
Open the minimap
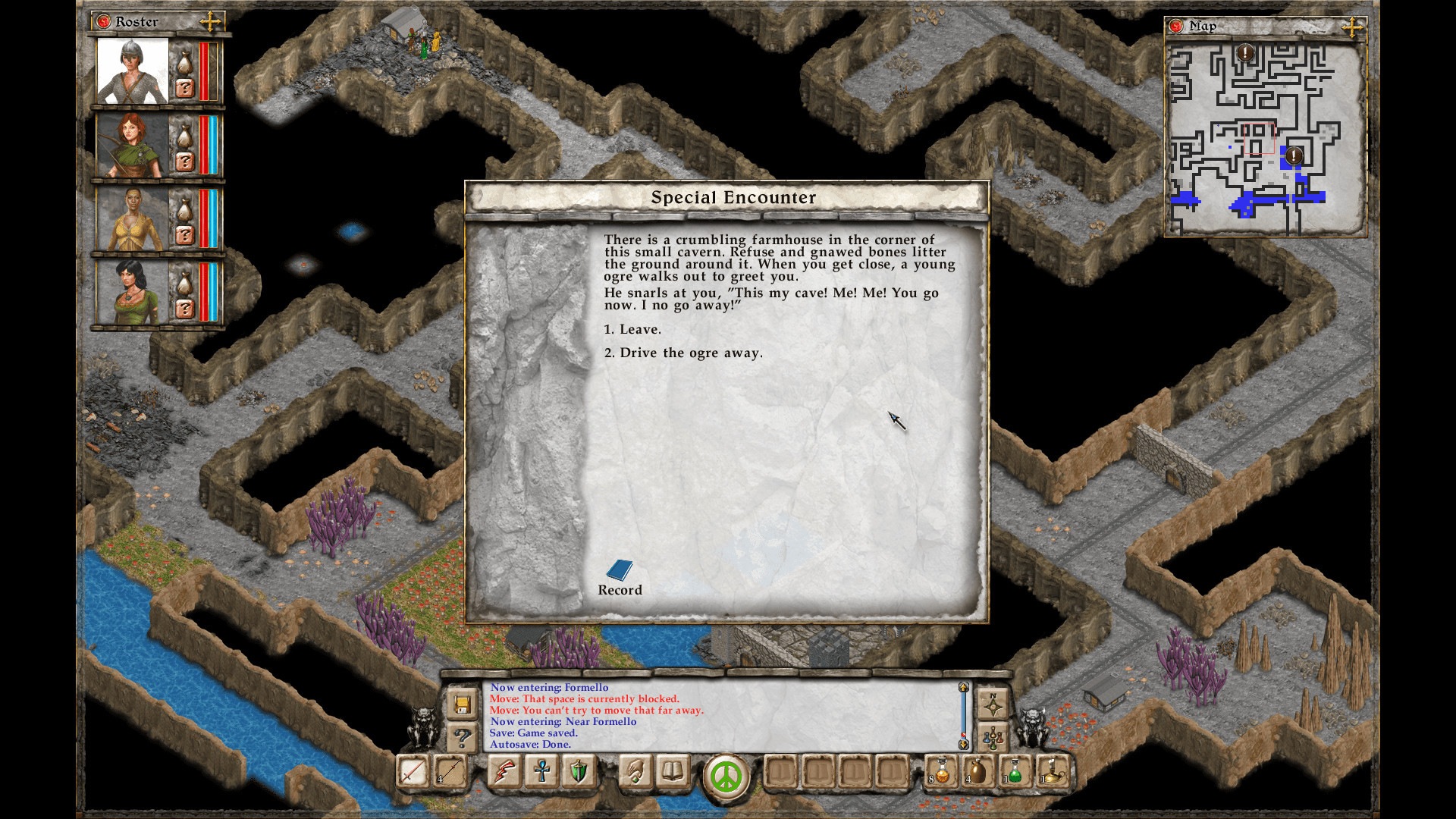(1265, 139)
